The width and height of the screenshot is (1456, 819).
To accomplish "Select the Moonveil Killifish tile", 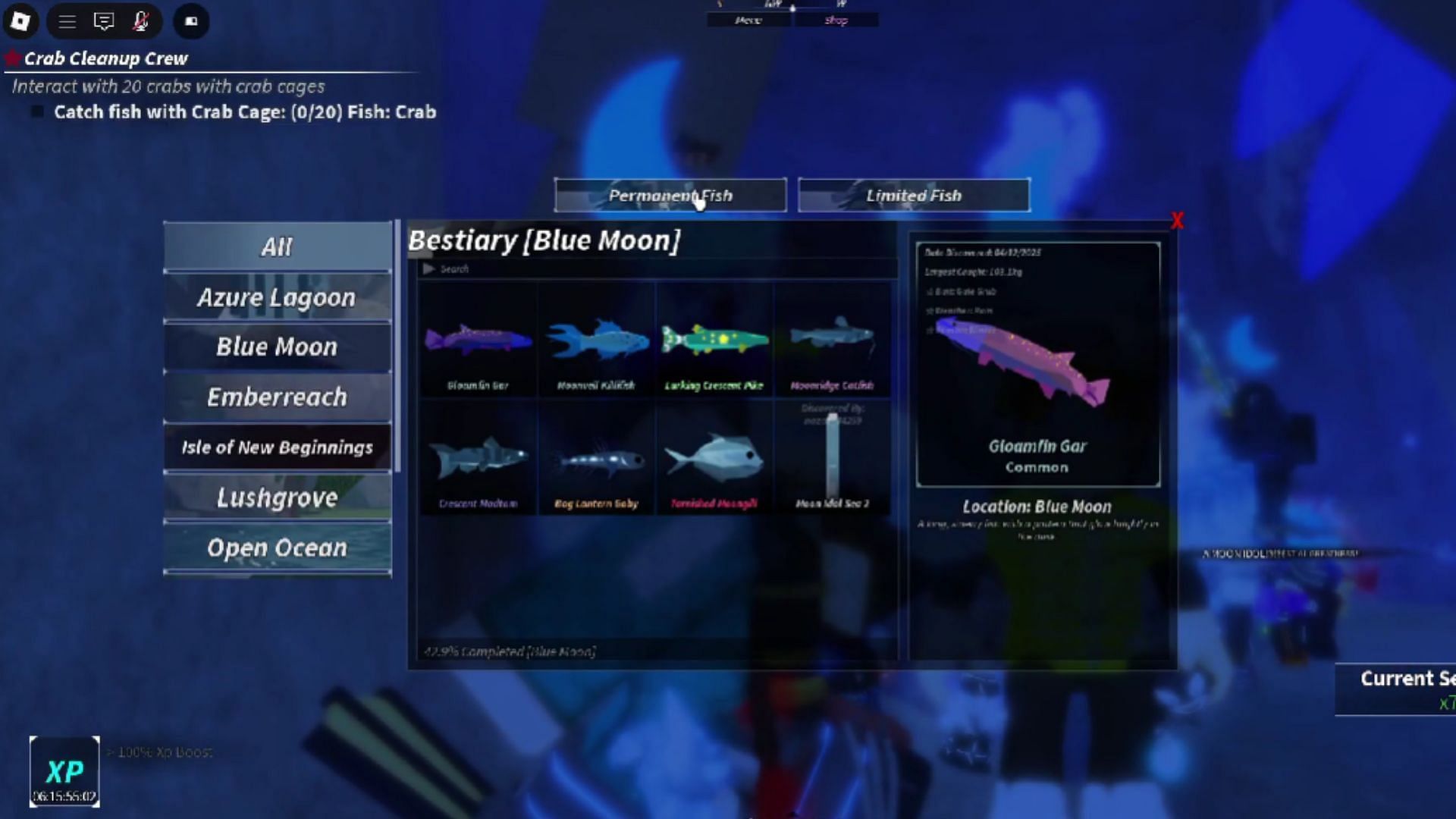I will tap(596, 341).
